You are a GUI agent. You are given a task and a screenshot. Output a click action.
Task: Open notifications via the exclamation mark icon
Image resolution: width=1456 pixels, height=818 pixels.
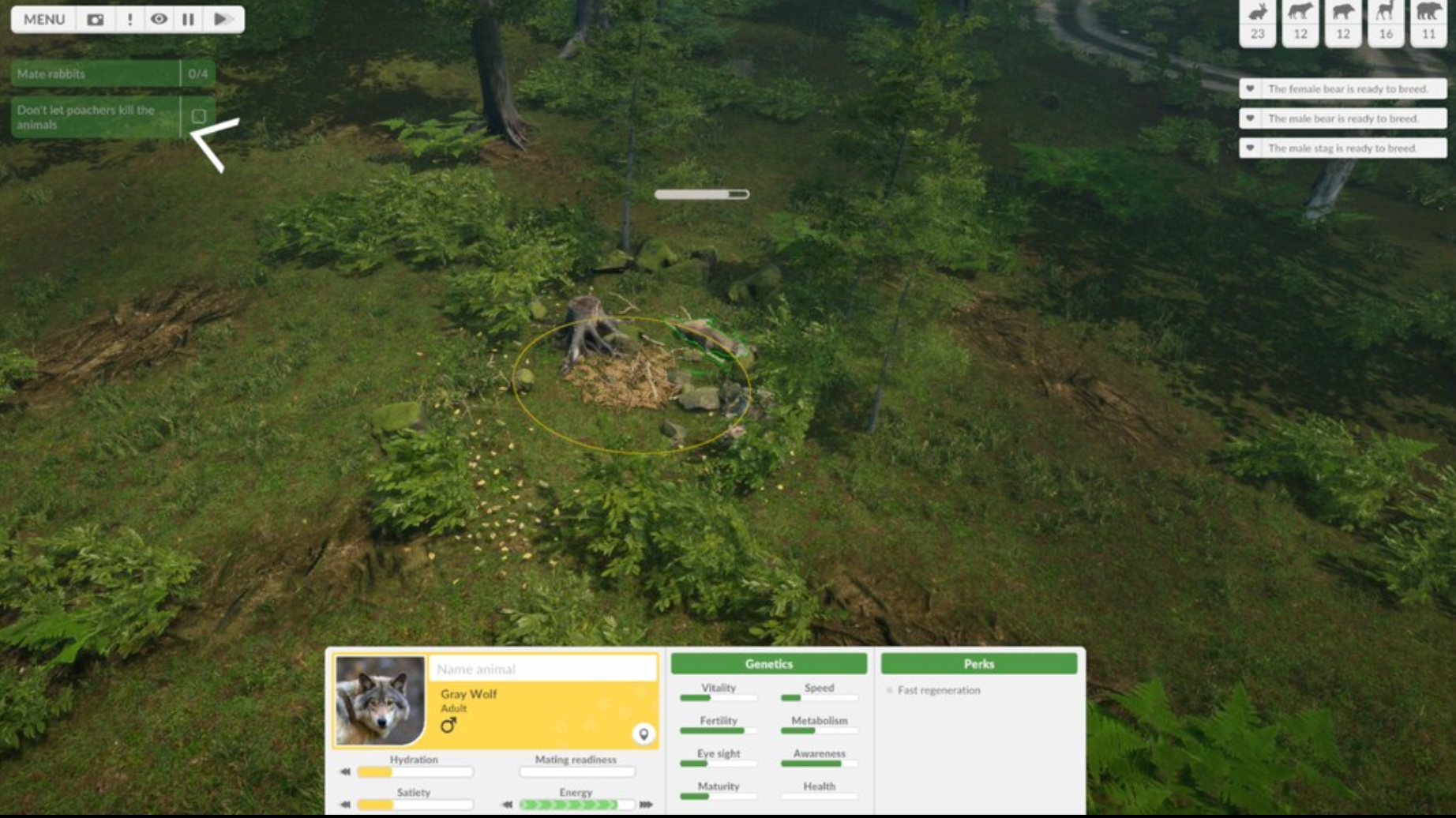point(130,20)
